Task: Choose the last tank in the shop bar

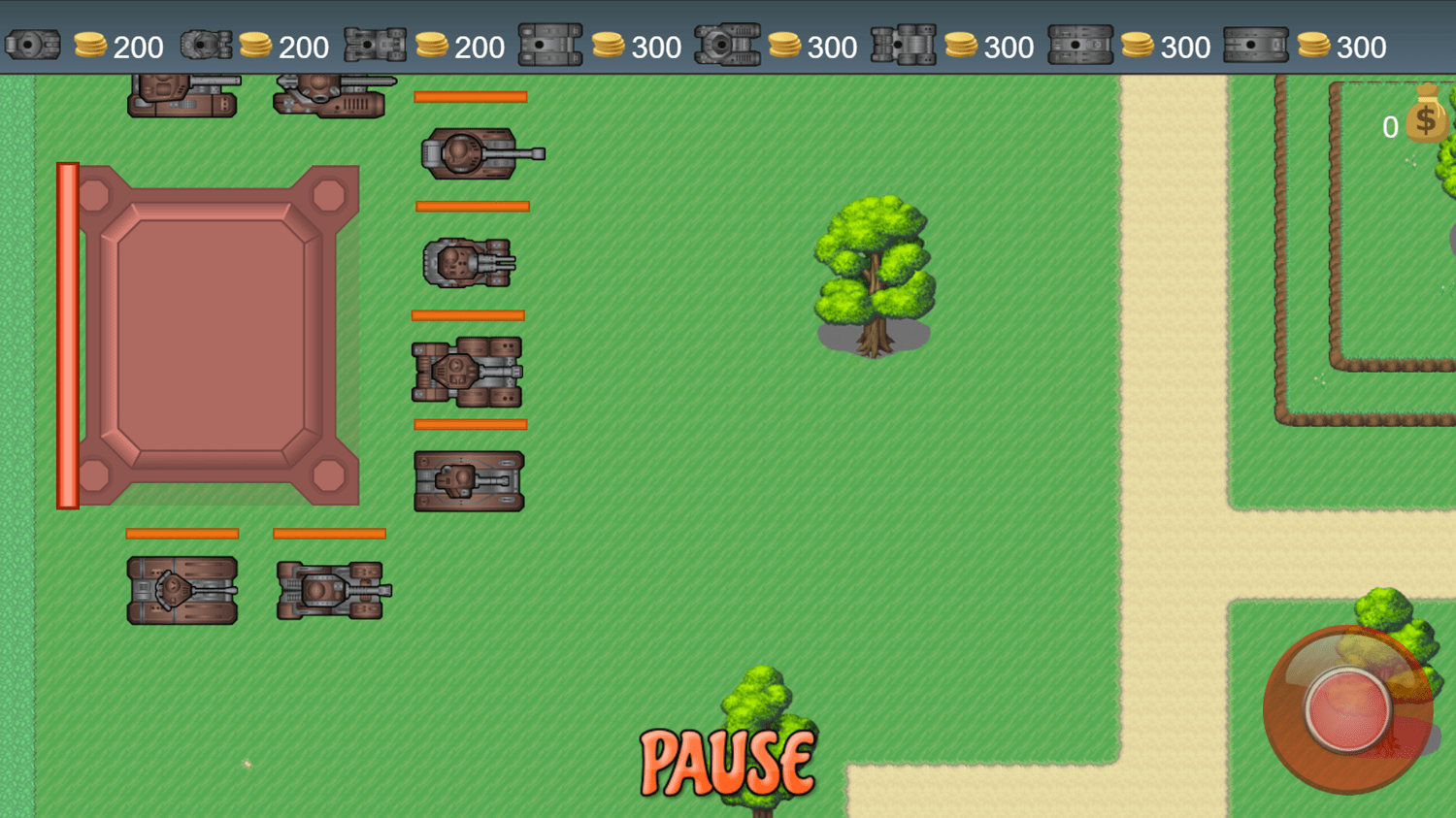Action: (x=1256, y=42)
